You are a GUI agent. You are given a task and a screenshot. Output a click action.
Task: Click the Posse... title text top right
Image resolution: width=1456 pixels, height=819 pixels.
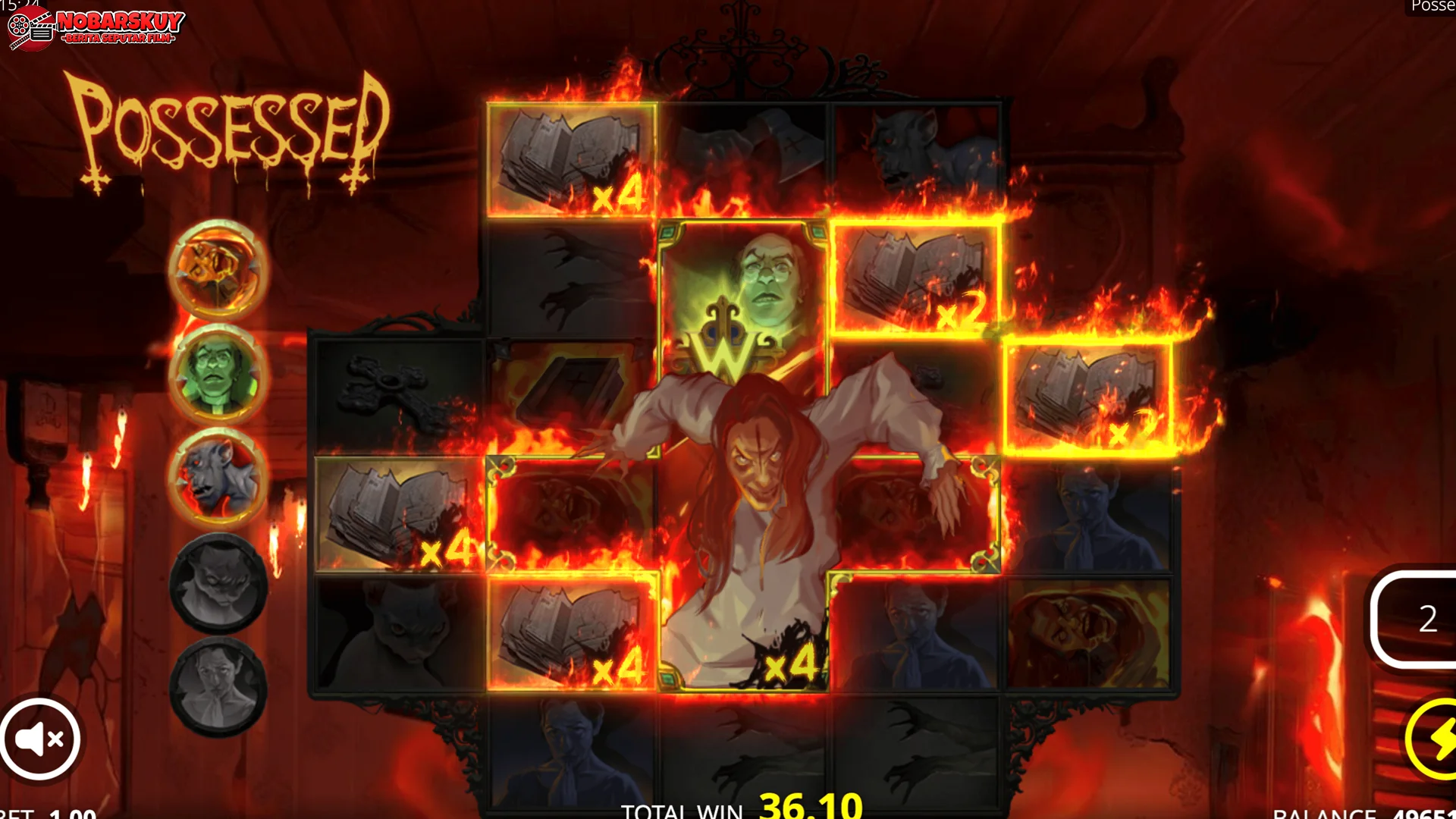1433,6
